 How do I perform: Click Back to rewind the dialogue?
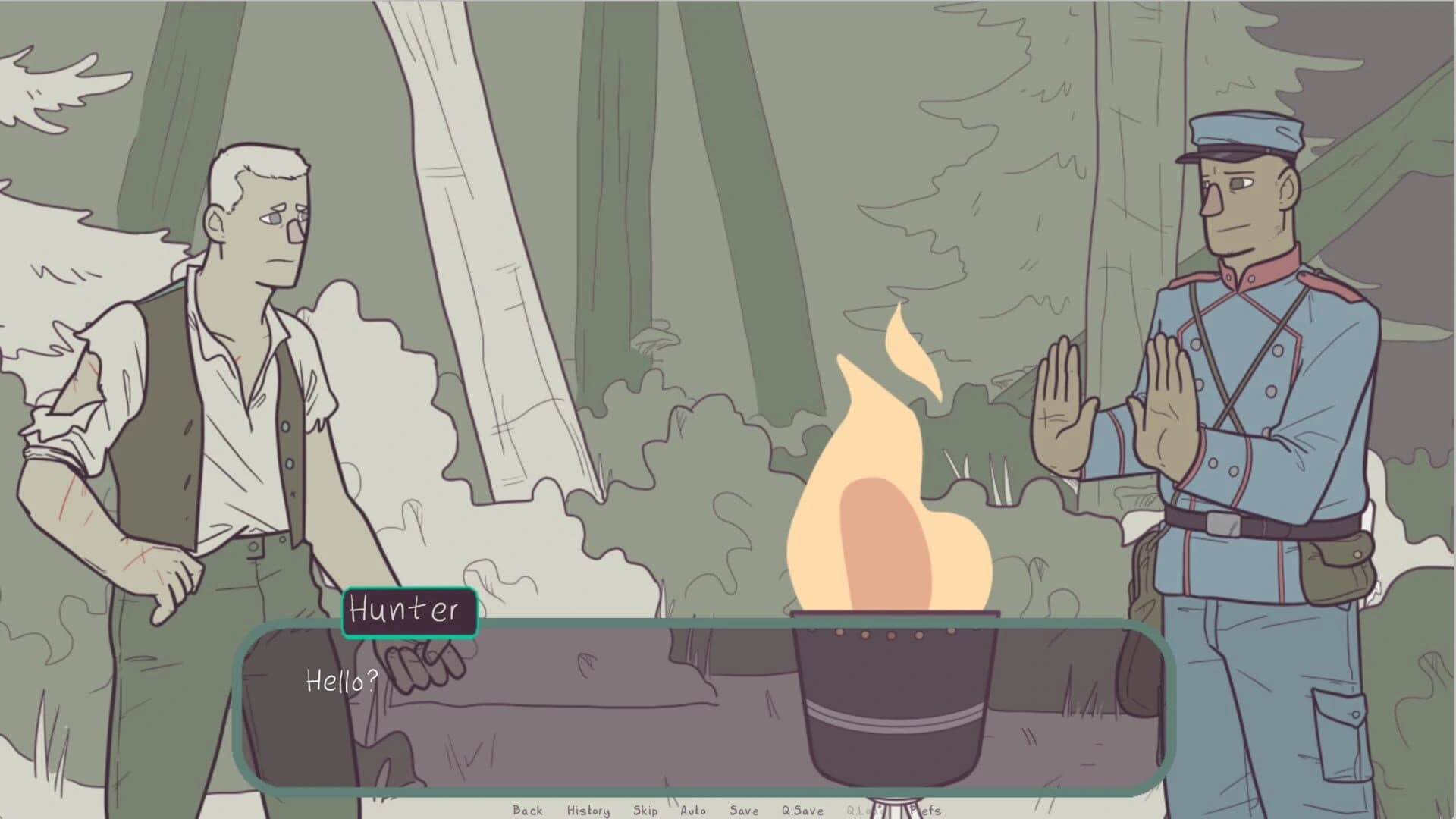[529, 811]
